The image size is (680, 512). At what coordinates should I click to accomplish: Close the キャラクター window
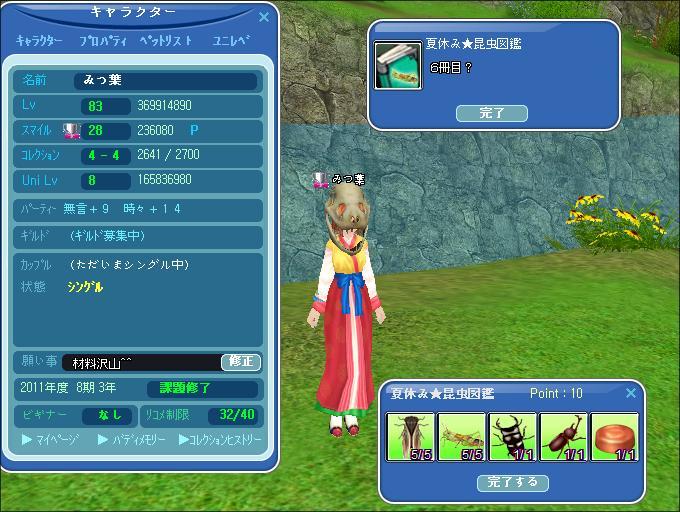click(264, 17)
